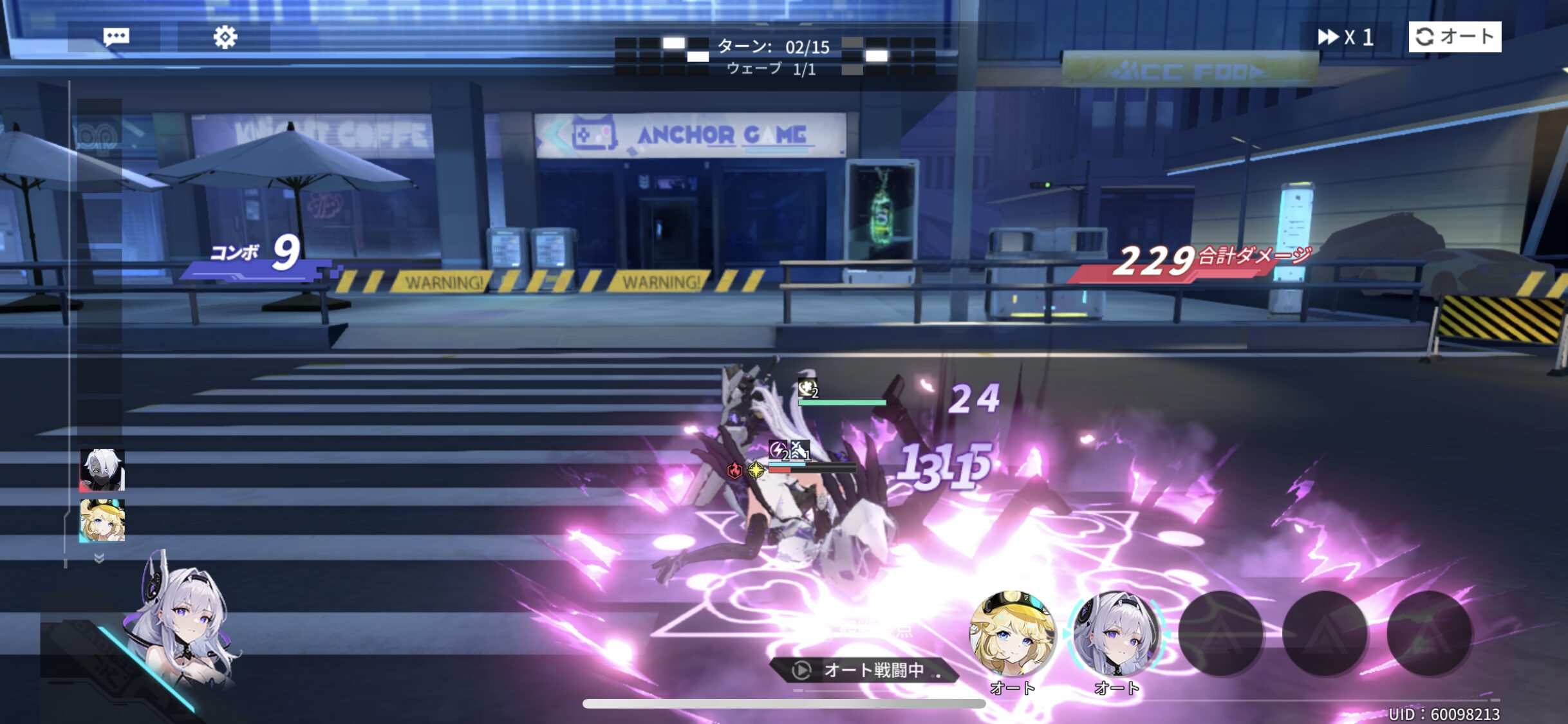Screen dimensions: 1568x724
Task: Expand the turn order down arrow
Action: click(99, 558)
